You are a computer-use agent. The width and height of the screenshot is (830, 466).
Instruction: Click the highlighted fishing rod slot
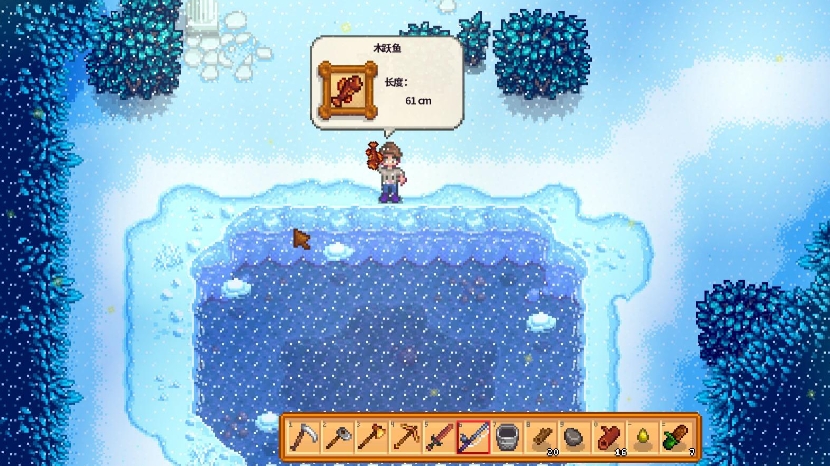(473, 437)
